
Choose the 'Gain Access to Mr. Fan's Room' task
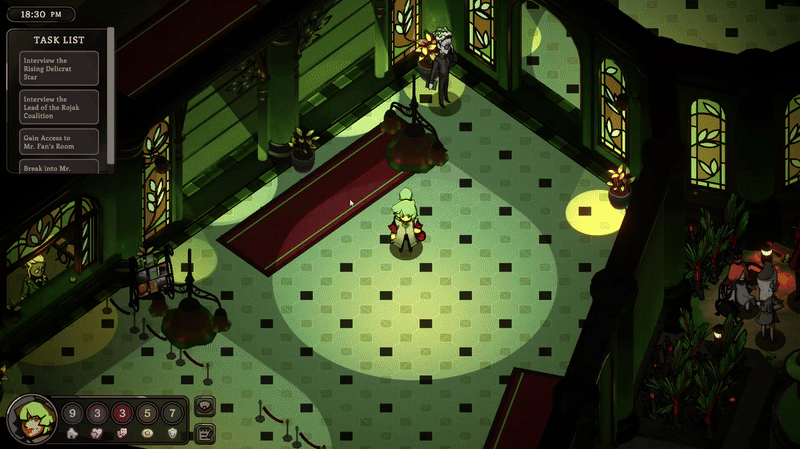click(59, 141)
